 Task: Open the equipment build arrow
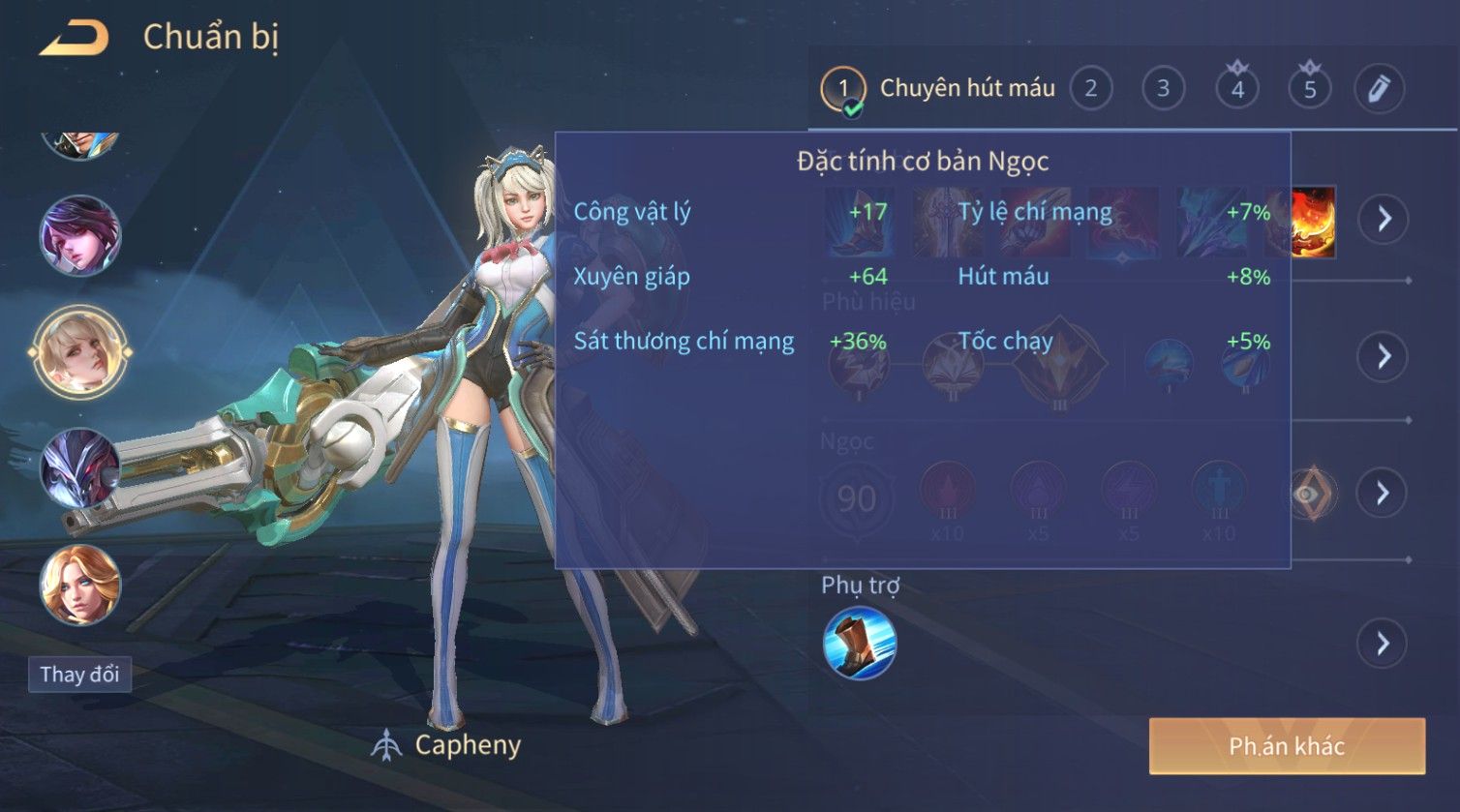click(1384, 219)
